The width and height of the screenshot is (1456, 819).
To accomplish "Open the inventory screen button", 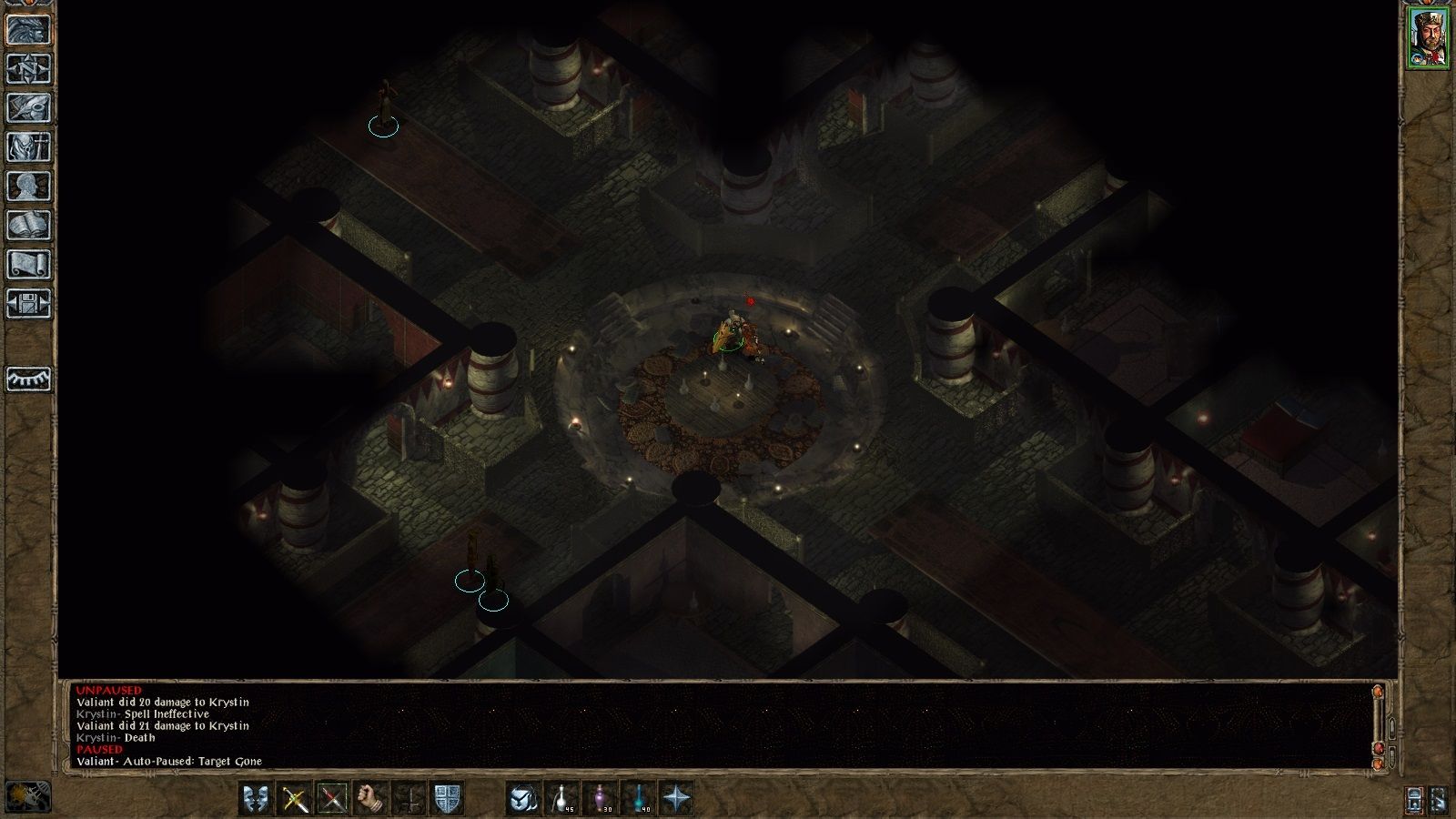I will tap(28, 147).
